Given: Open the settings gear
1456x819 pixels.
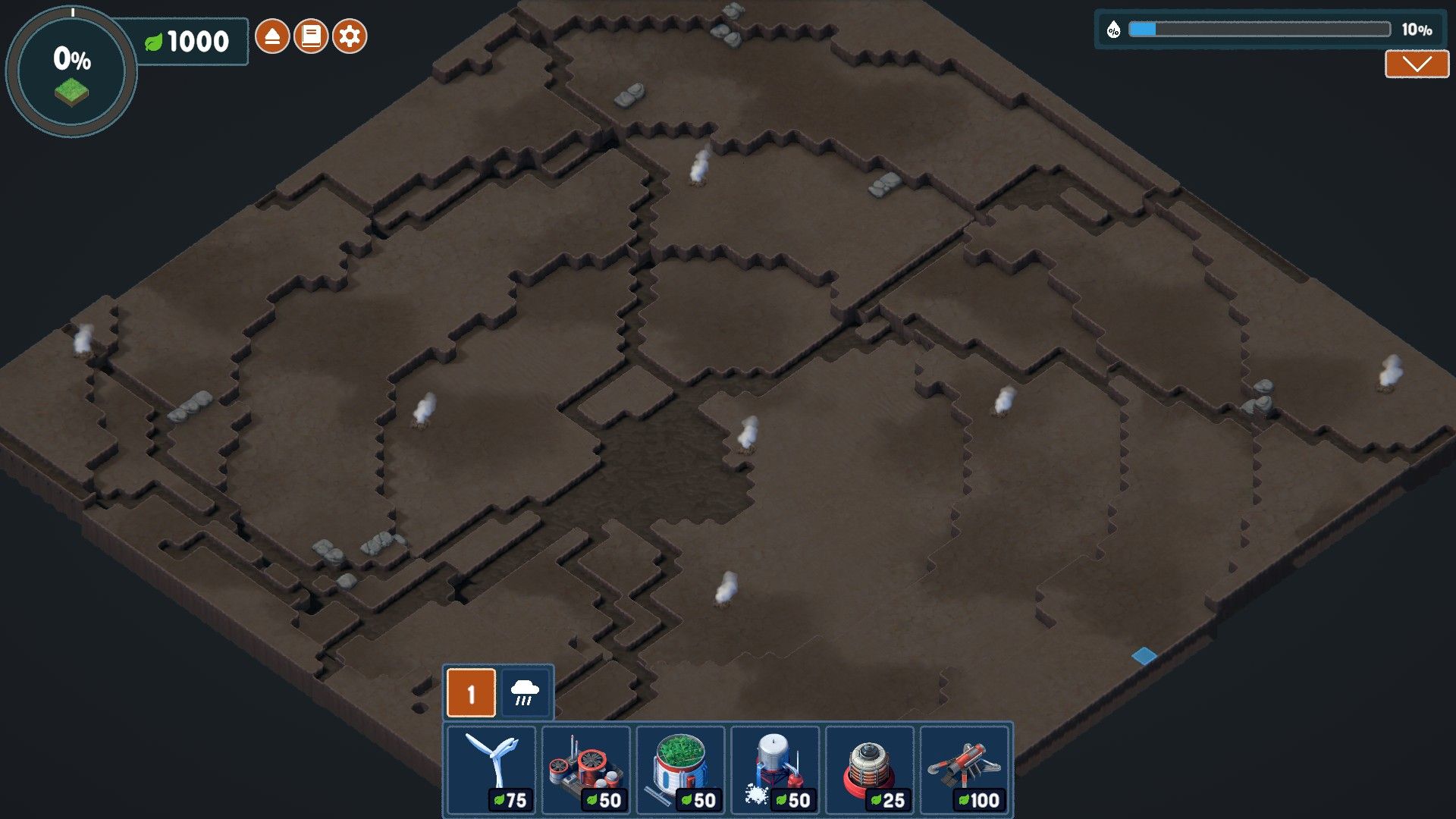Looking at the screenshot, I should 350,34.
